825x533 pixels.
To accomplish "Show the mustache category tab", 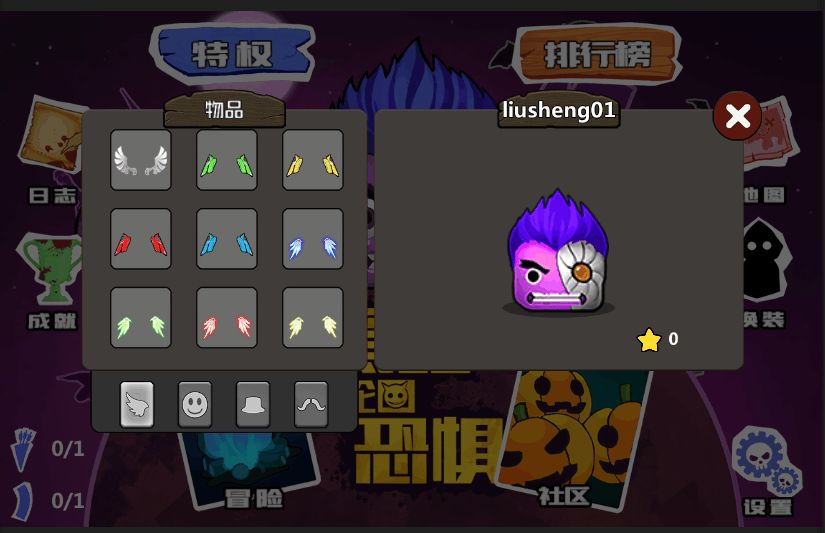I will point(311,404).
